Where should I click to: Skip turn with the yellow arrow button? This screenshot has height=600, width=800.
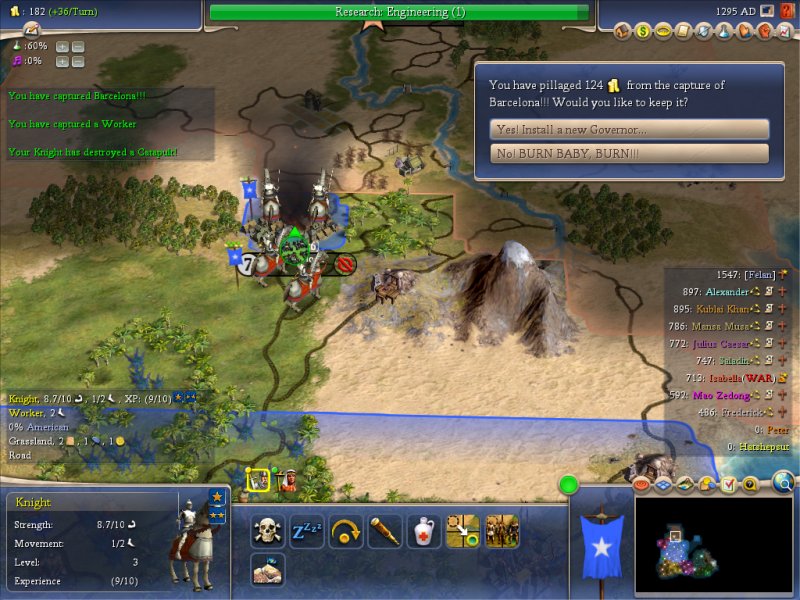click(346, 531)
